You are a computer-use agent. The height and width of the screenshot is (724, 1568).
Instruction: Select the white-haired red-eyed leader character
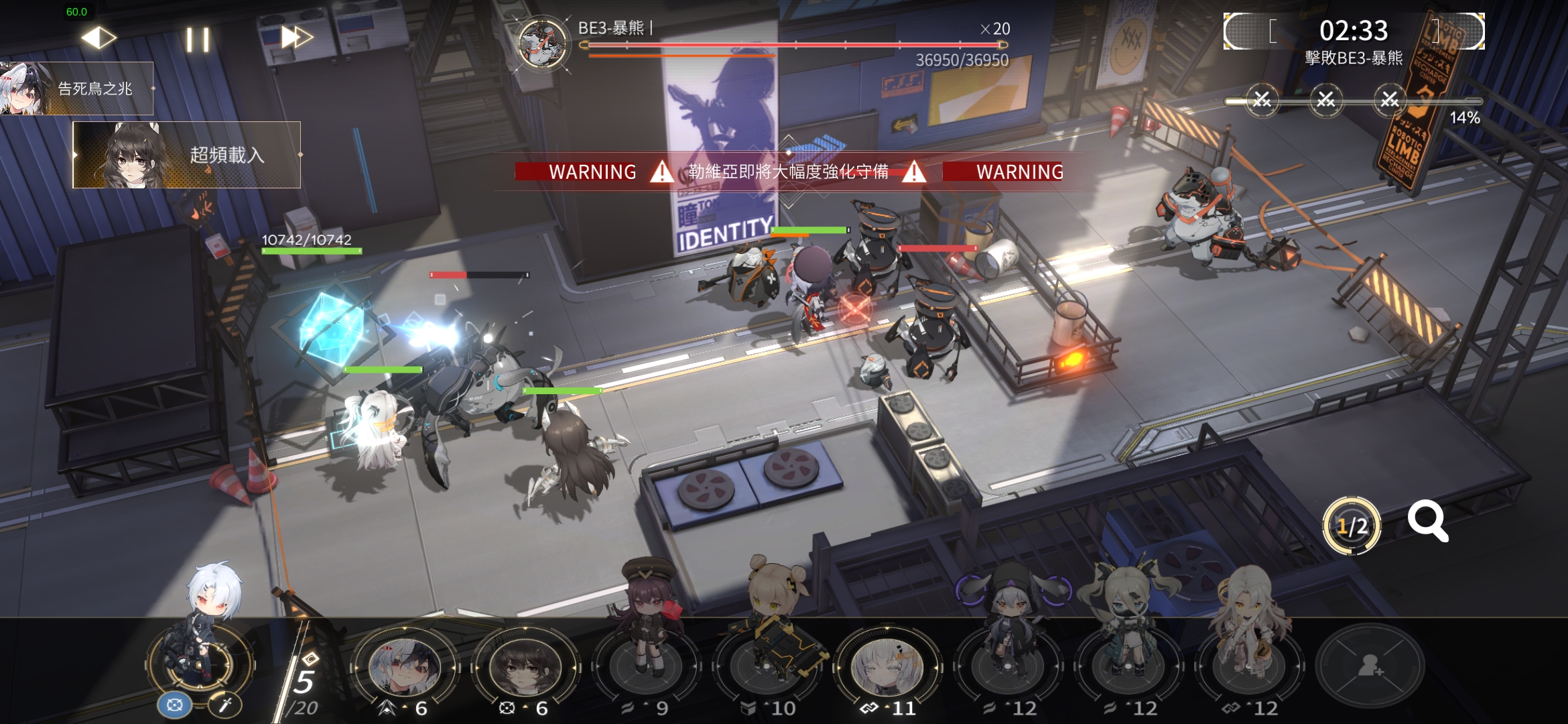tap(200, 644)
